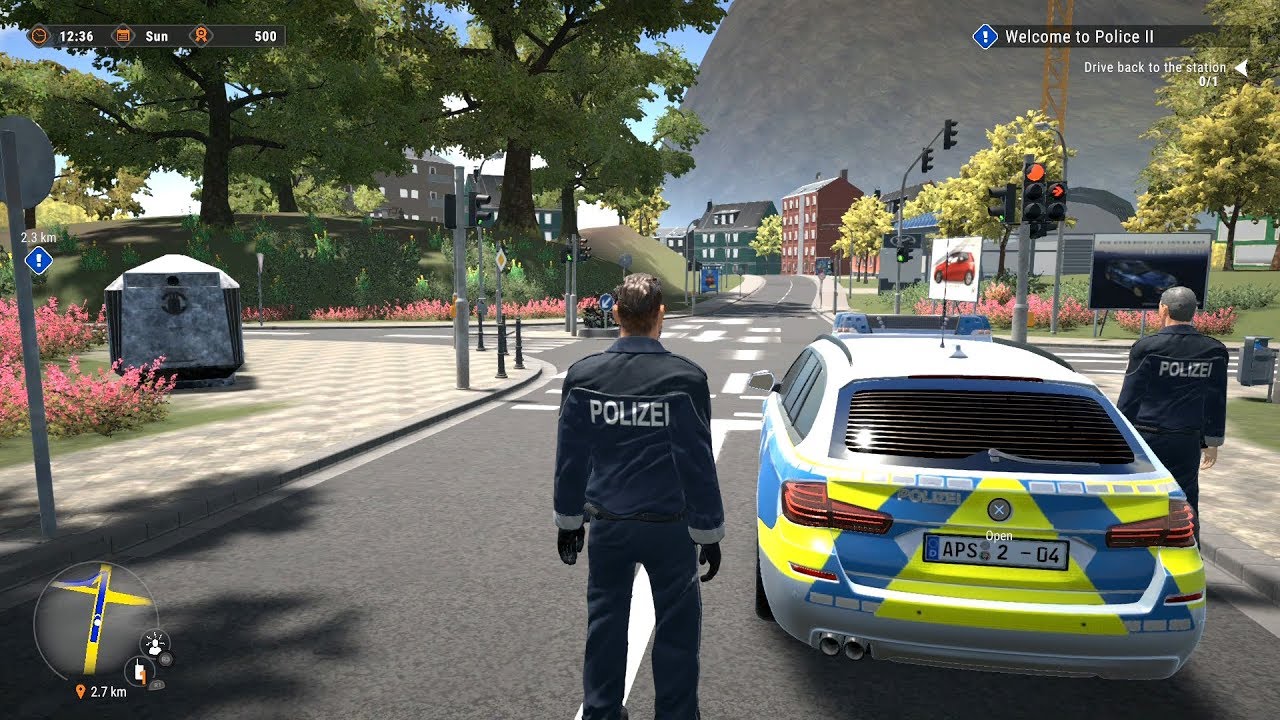The height and width of the screenshot is (720, 1280).
Task: Select the calendar icon next to Sun
Action: coord(122,34)
